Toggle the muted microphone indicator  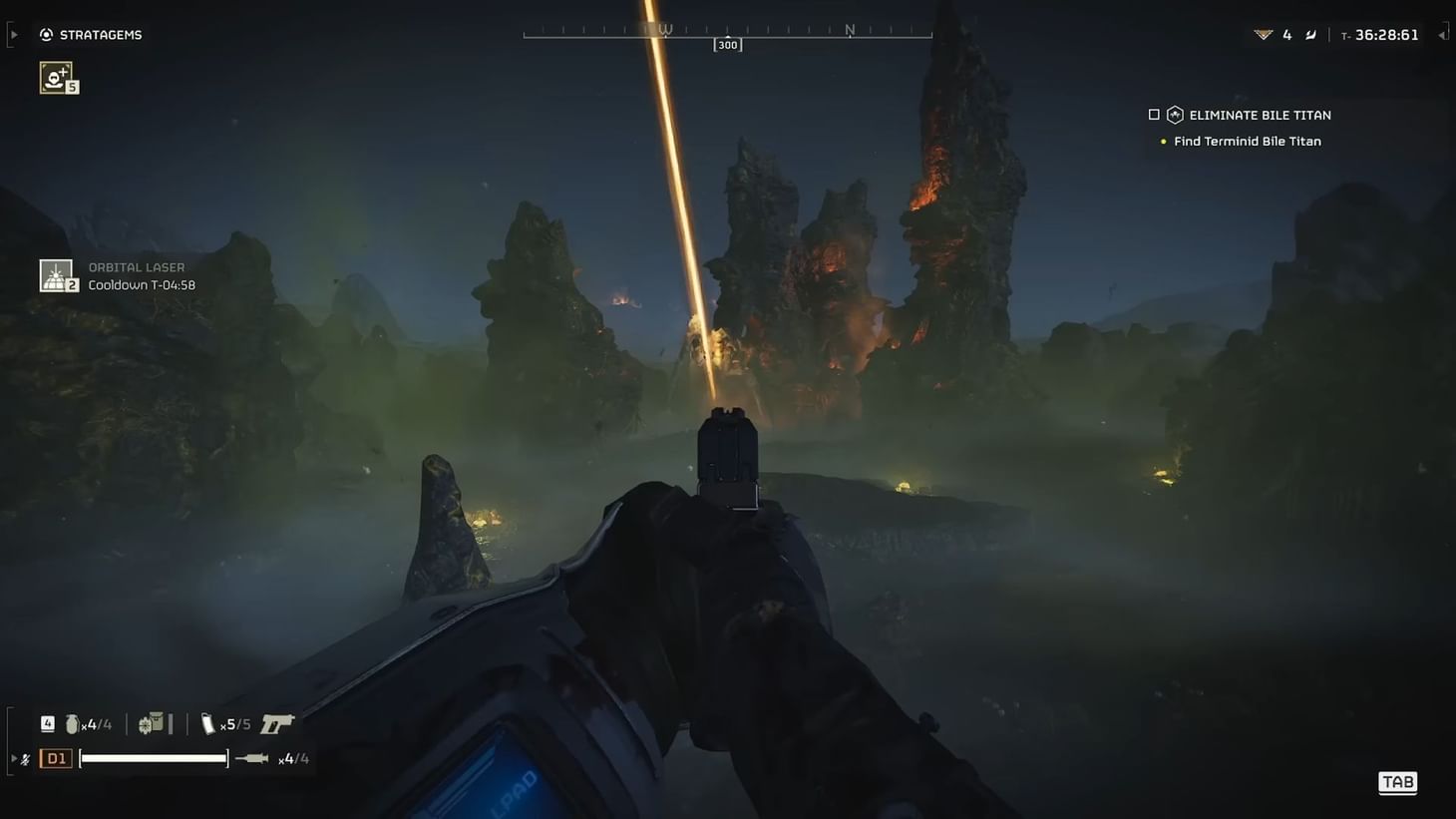coord(23,757)
